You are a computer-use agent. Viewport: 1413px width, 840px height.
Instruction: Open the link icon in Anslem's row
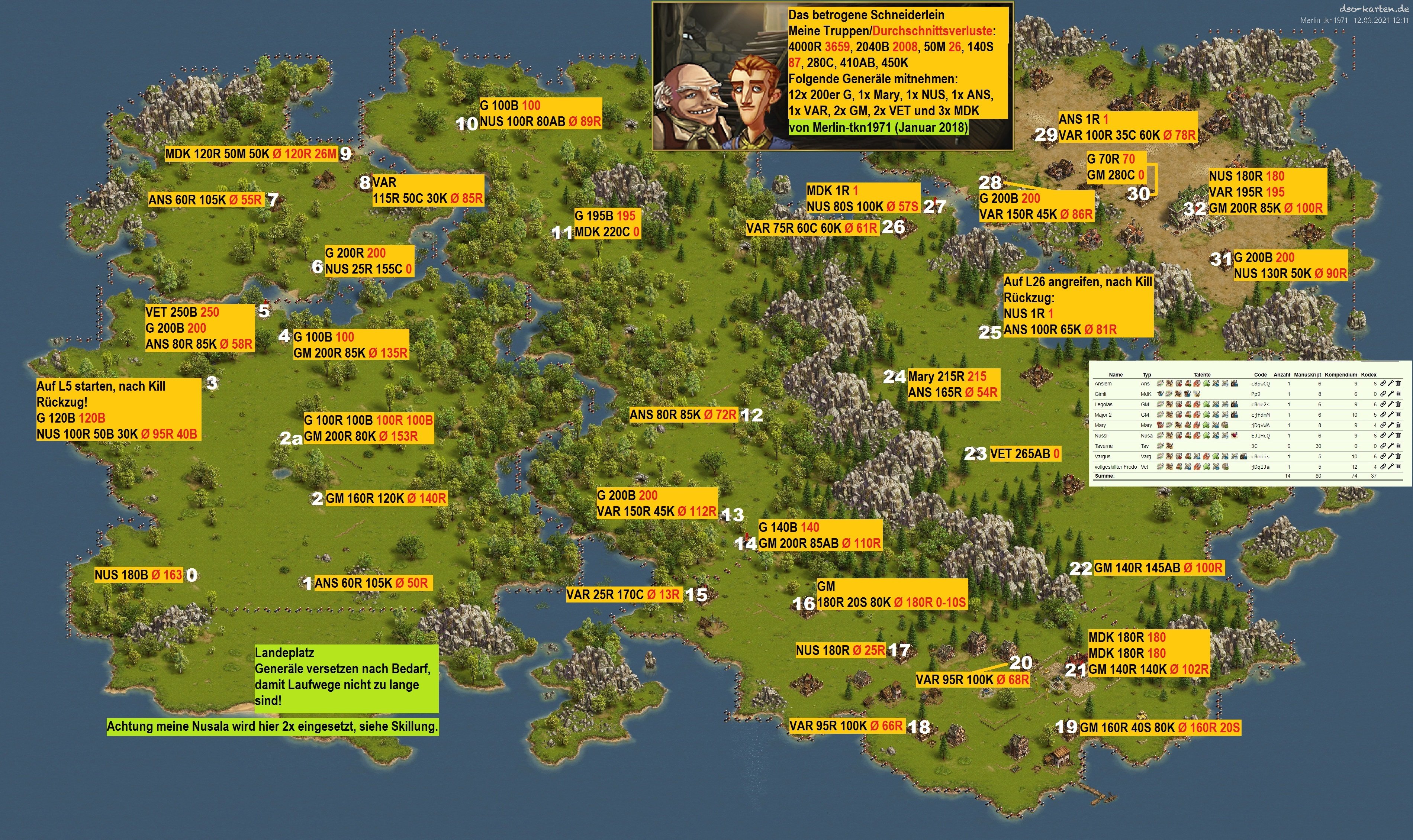(x=1383, y=384)
